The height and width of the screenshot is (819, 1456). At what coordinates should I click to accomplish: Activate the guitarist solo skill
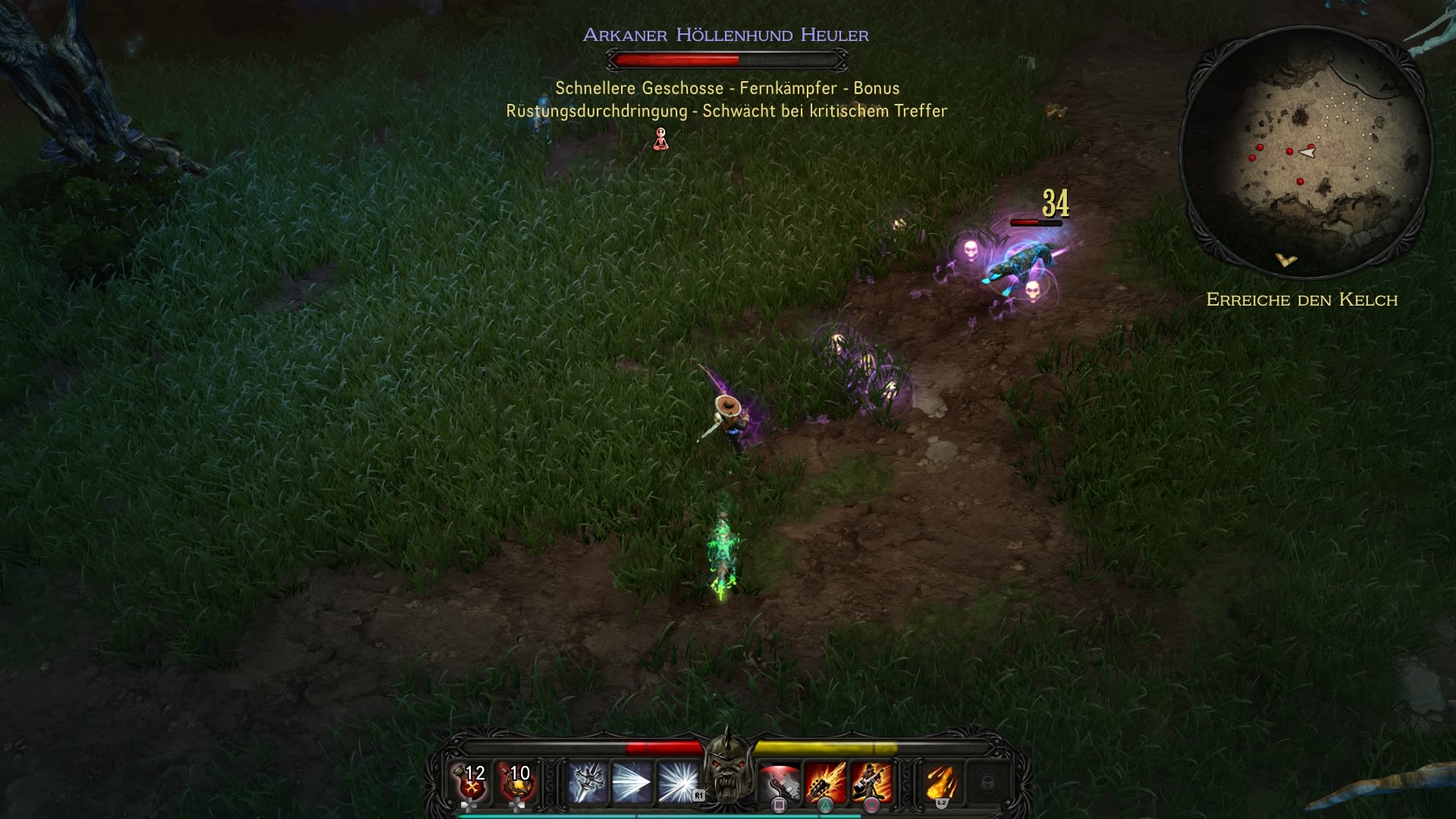coord(871,783)
